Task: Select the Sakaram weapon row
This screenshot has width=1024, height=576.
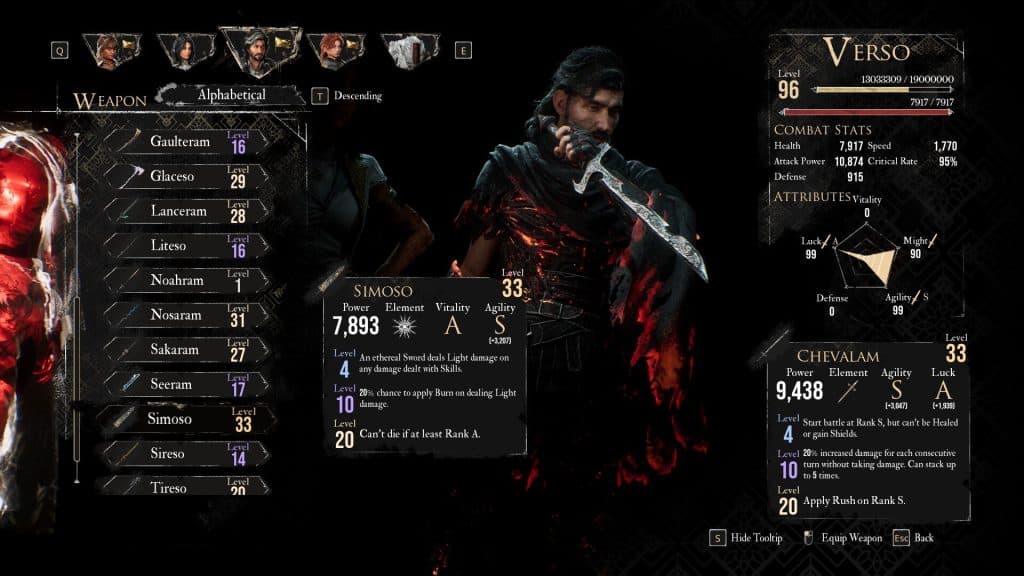Action: [185, 350]
